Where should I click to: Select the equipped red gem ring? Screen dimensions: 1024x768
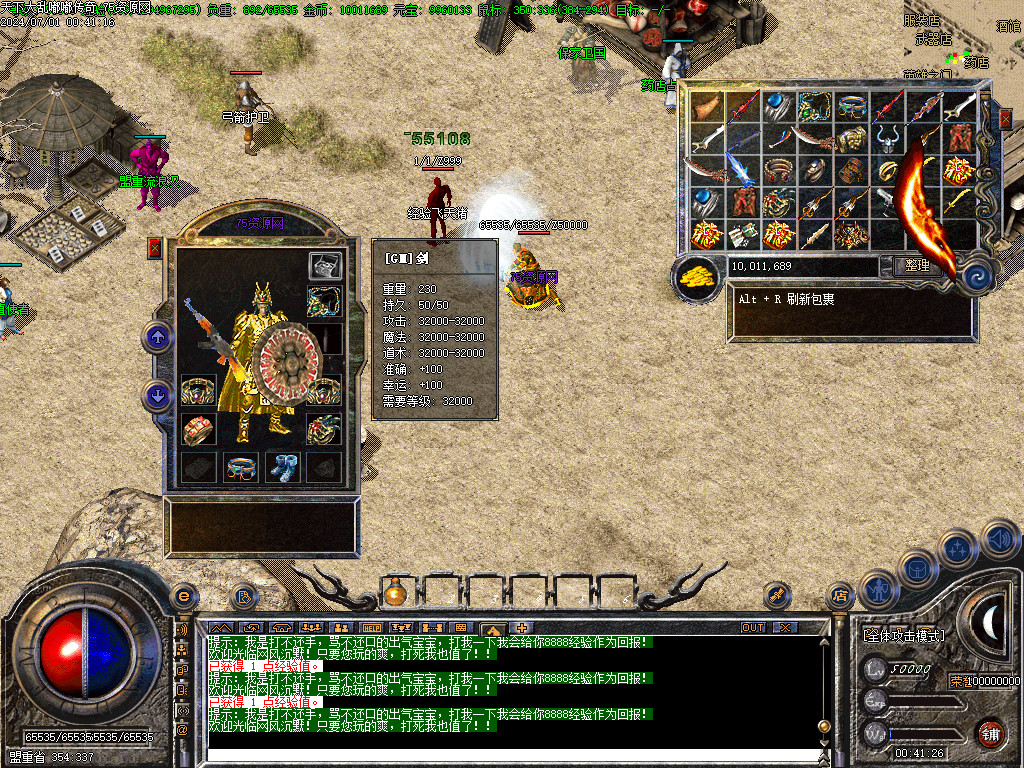197,428
